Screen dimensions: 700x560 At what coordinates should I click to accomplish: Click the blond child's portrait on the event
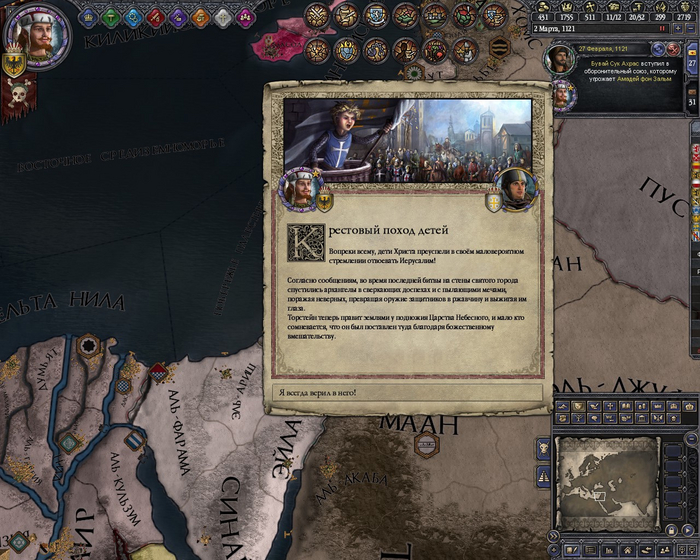pos(299,185)
